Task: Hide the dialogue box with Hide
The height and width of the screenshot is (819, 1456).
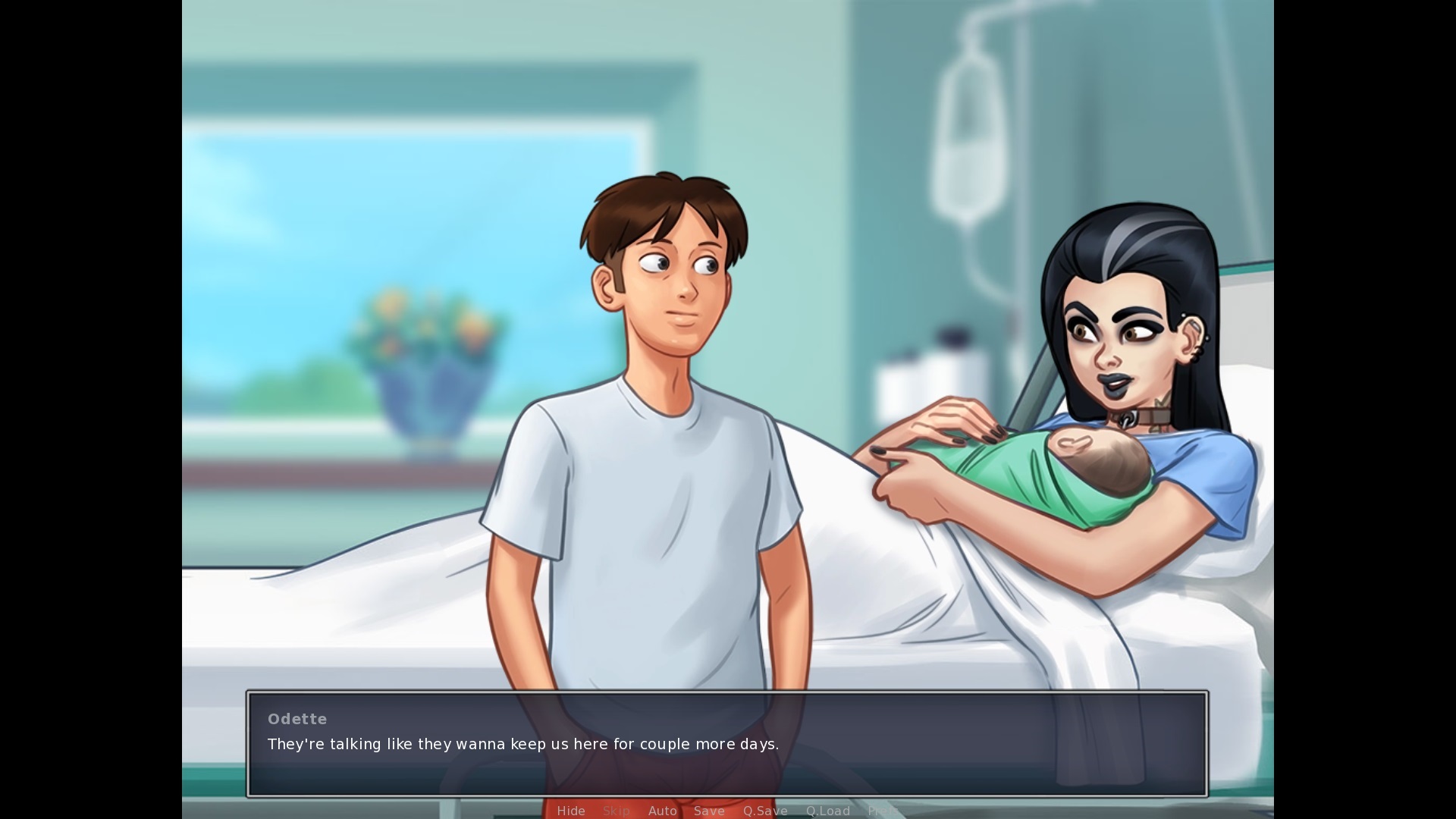Action: pyautogui.click(x=570, y=811)
